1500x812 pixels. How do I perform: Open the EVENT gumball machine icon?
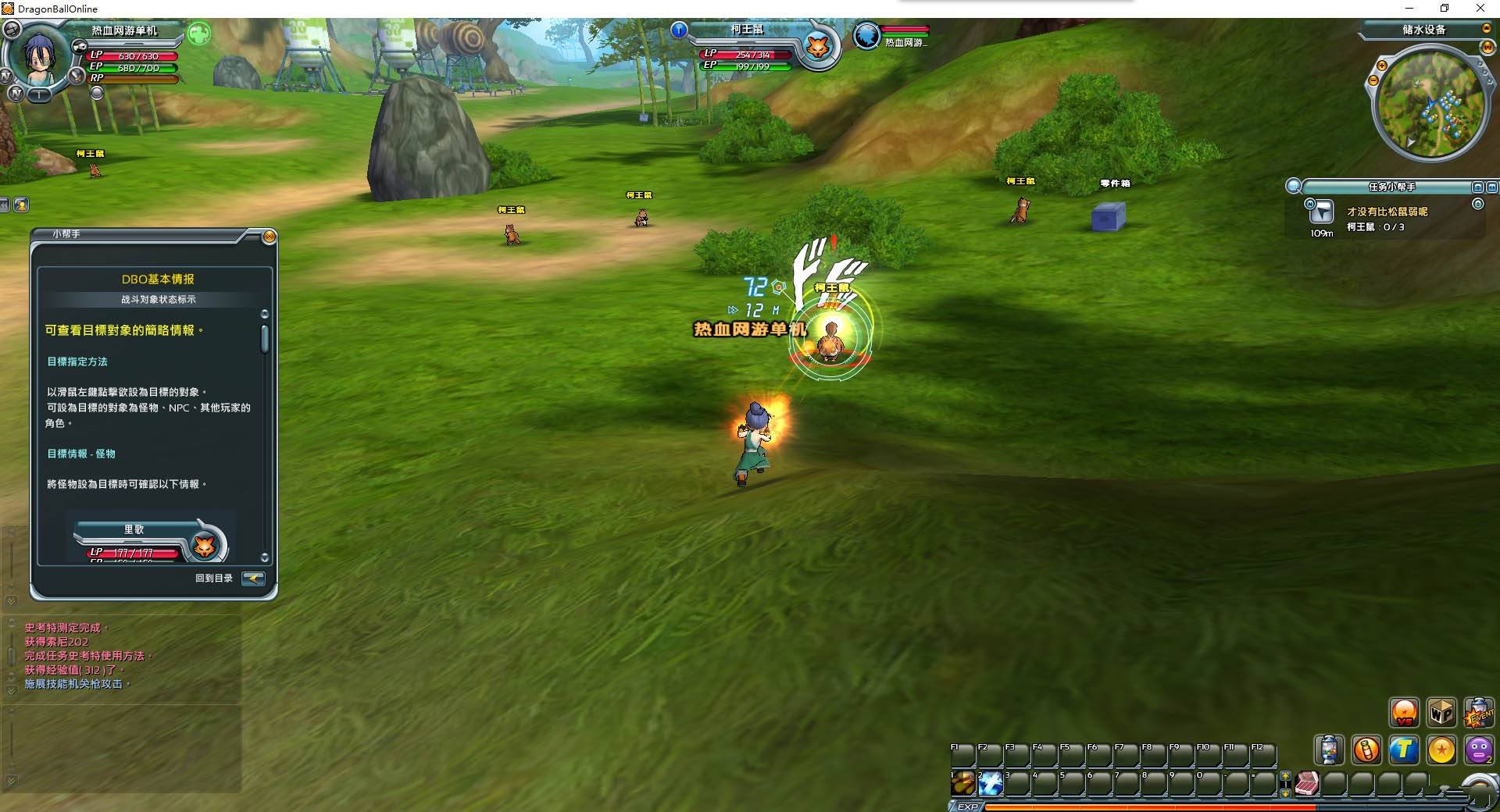point(1479,712)
